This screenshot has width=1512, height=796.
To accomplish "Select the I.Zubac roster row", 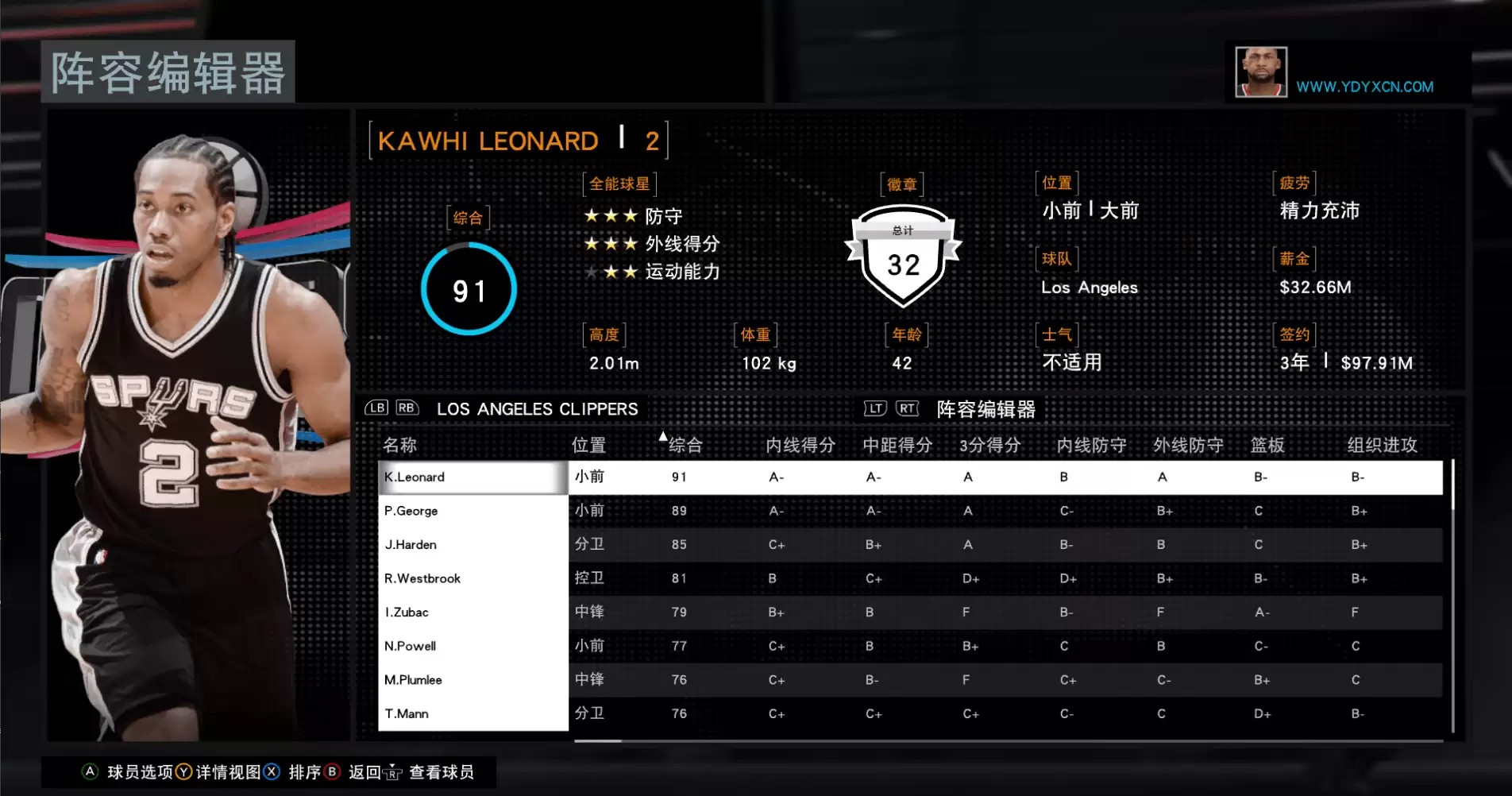I will pyautogui.click(x=472, y=612).
